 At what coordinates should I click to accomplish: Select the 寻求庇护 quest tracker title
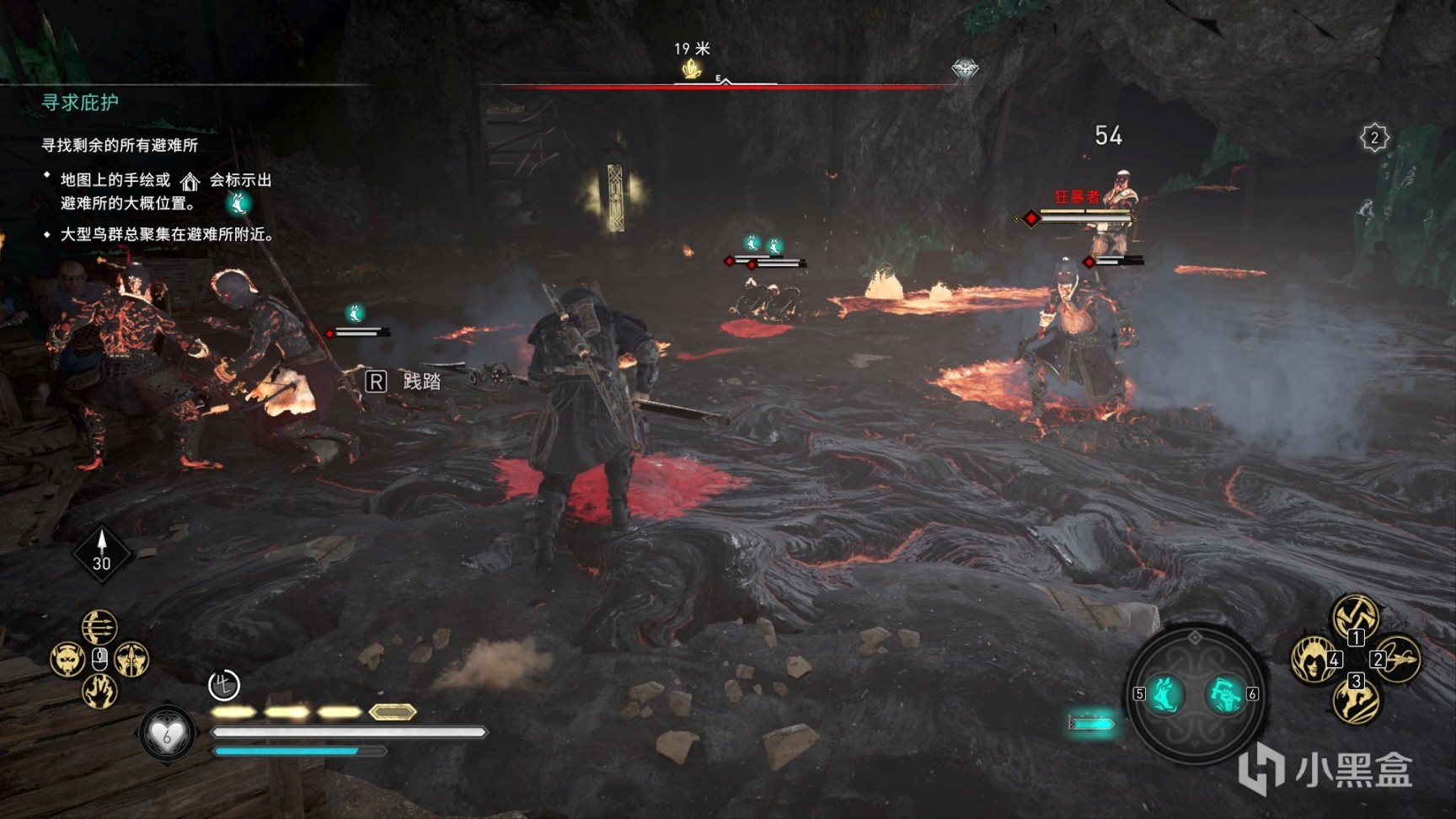[80, 103]
